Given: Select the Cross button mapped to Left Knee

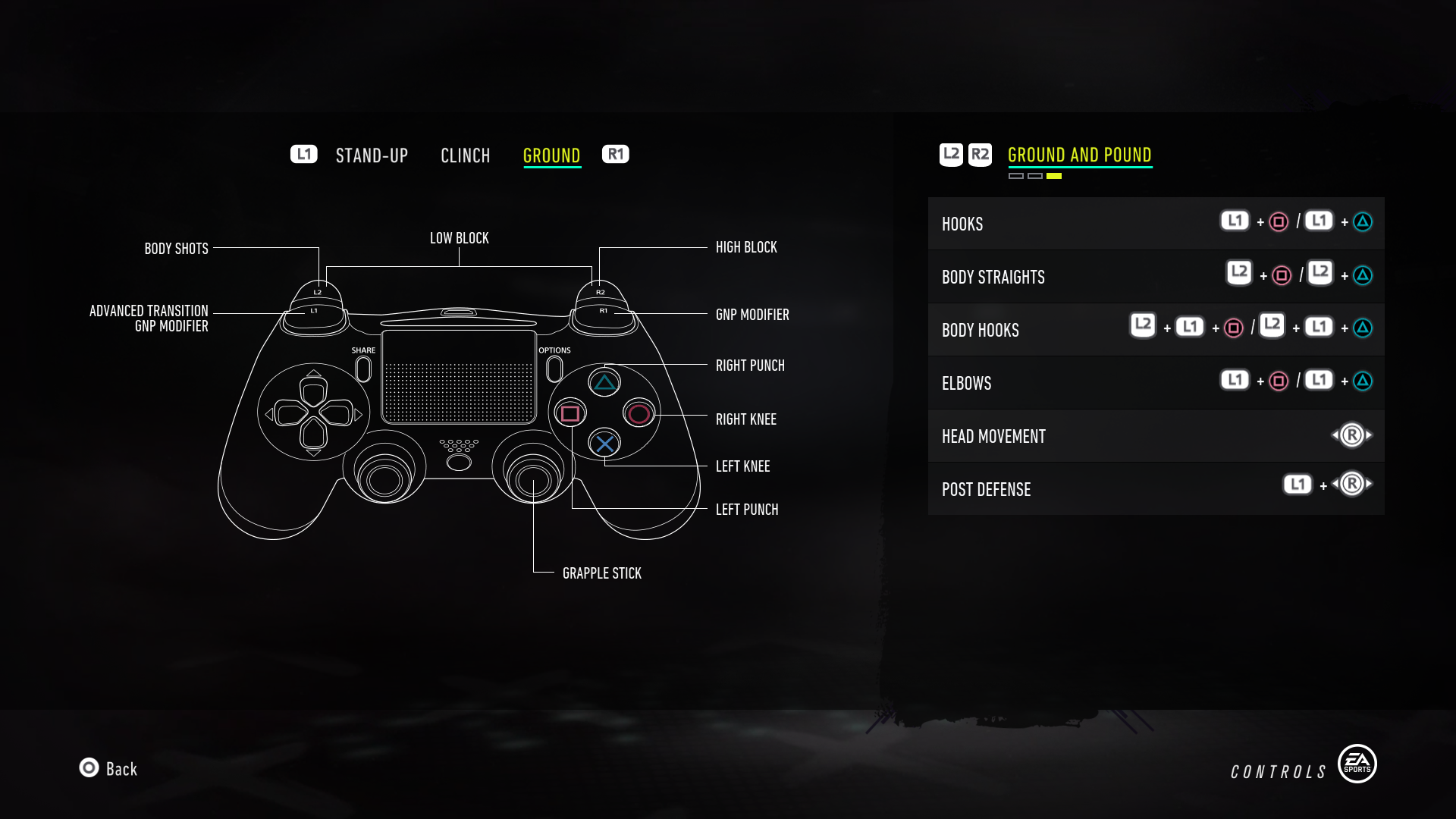Looking at the screenshot, I should pyautogui.click(x=605, y=444).
